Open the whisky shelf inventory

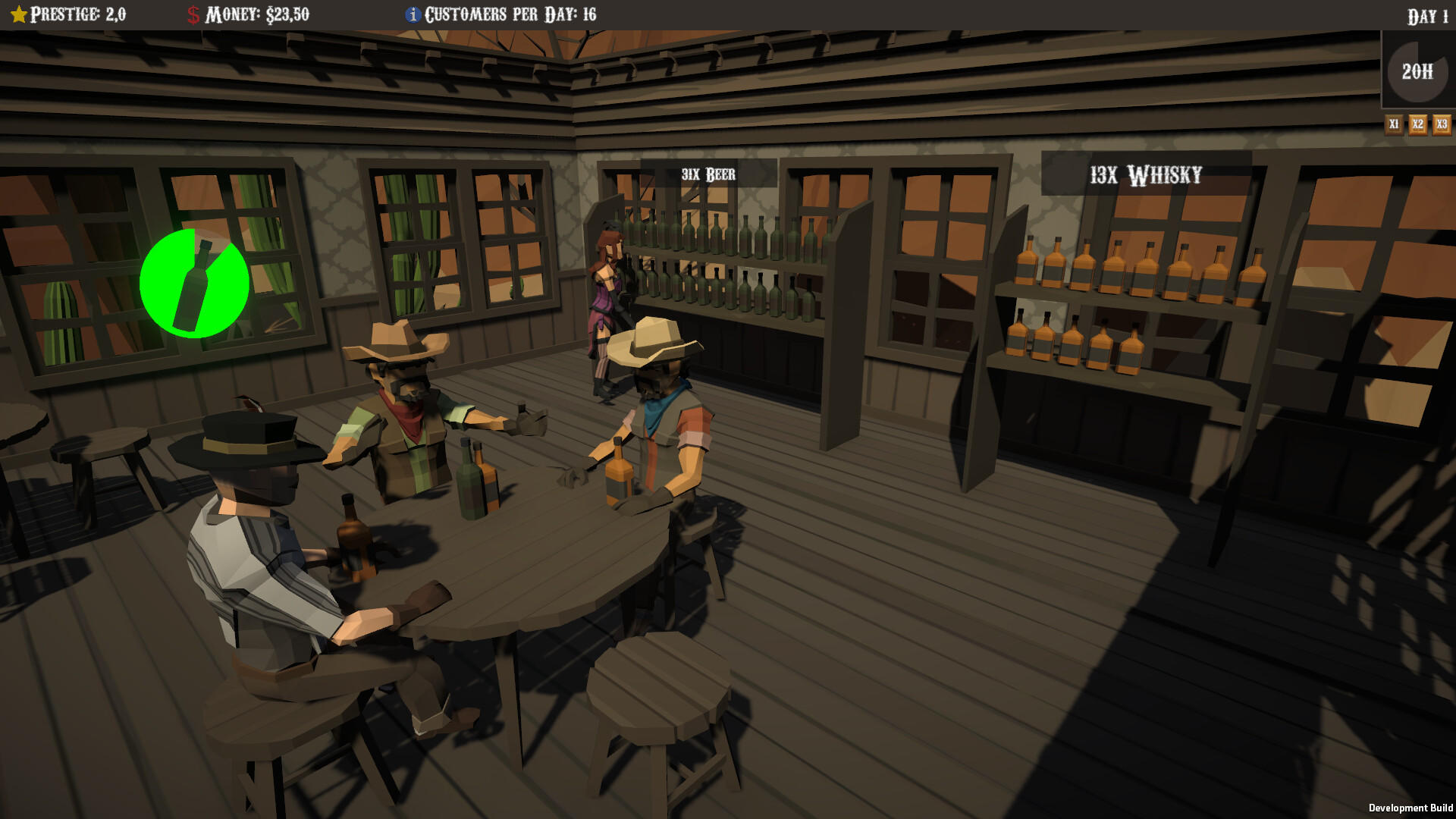point(1115,296)
